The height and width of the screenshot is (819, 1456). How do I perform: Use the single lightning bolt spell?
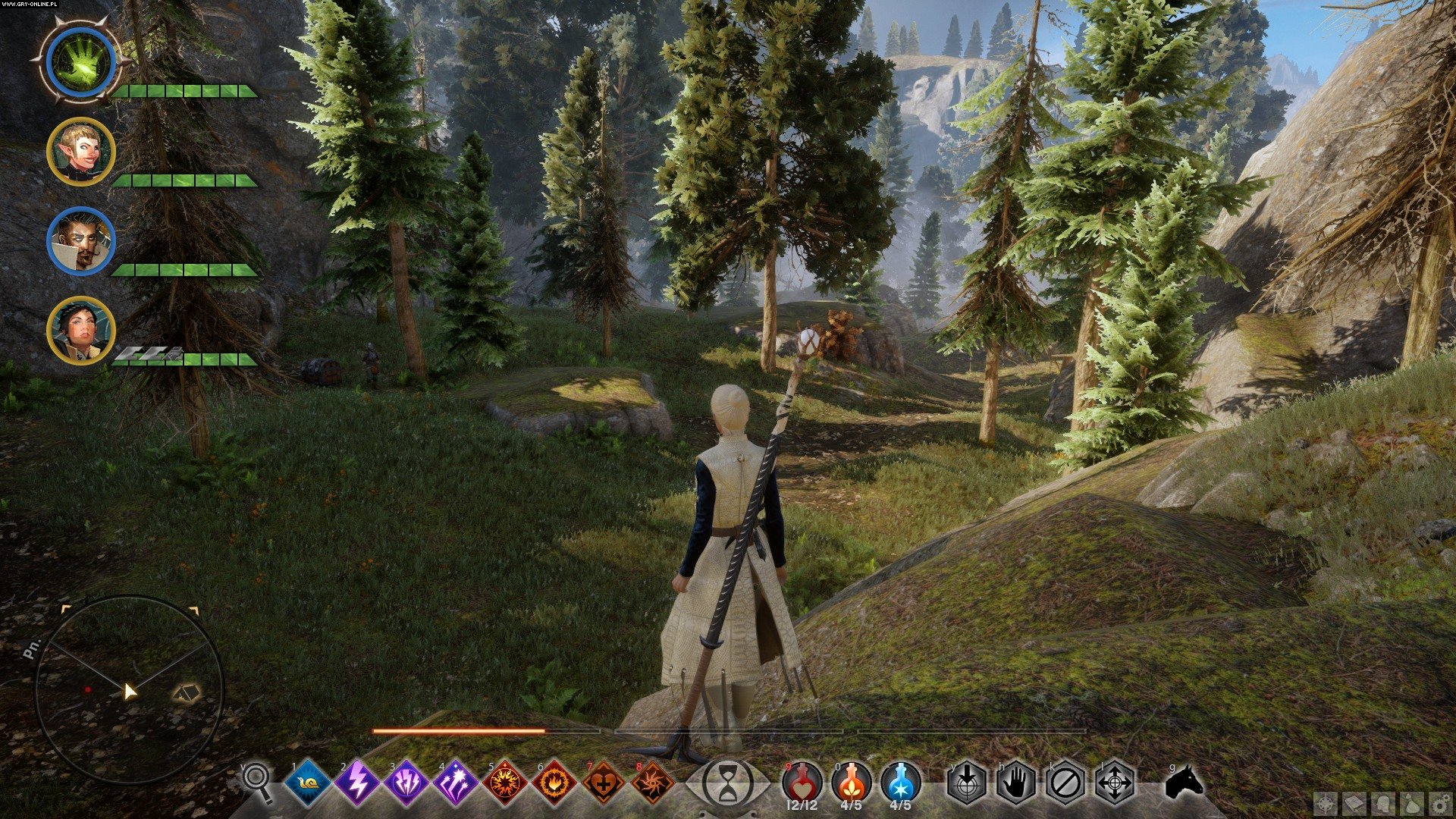[x=358, y=782]
